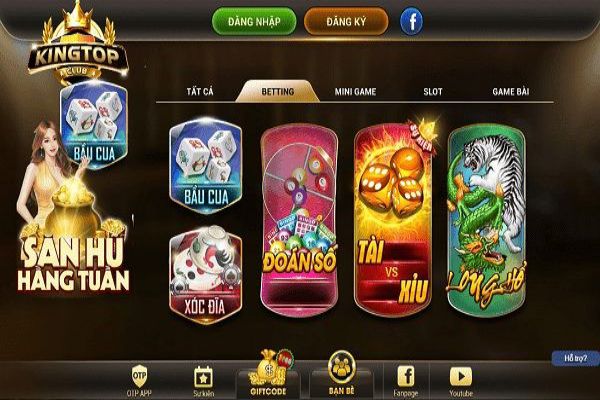Show the Sự kiện events calendar
This screenshot has height=400, width=600.
coord(203,378)
